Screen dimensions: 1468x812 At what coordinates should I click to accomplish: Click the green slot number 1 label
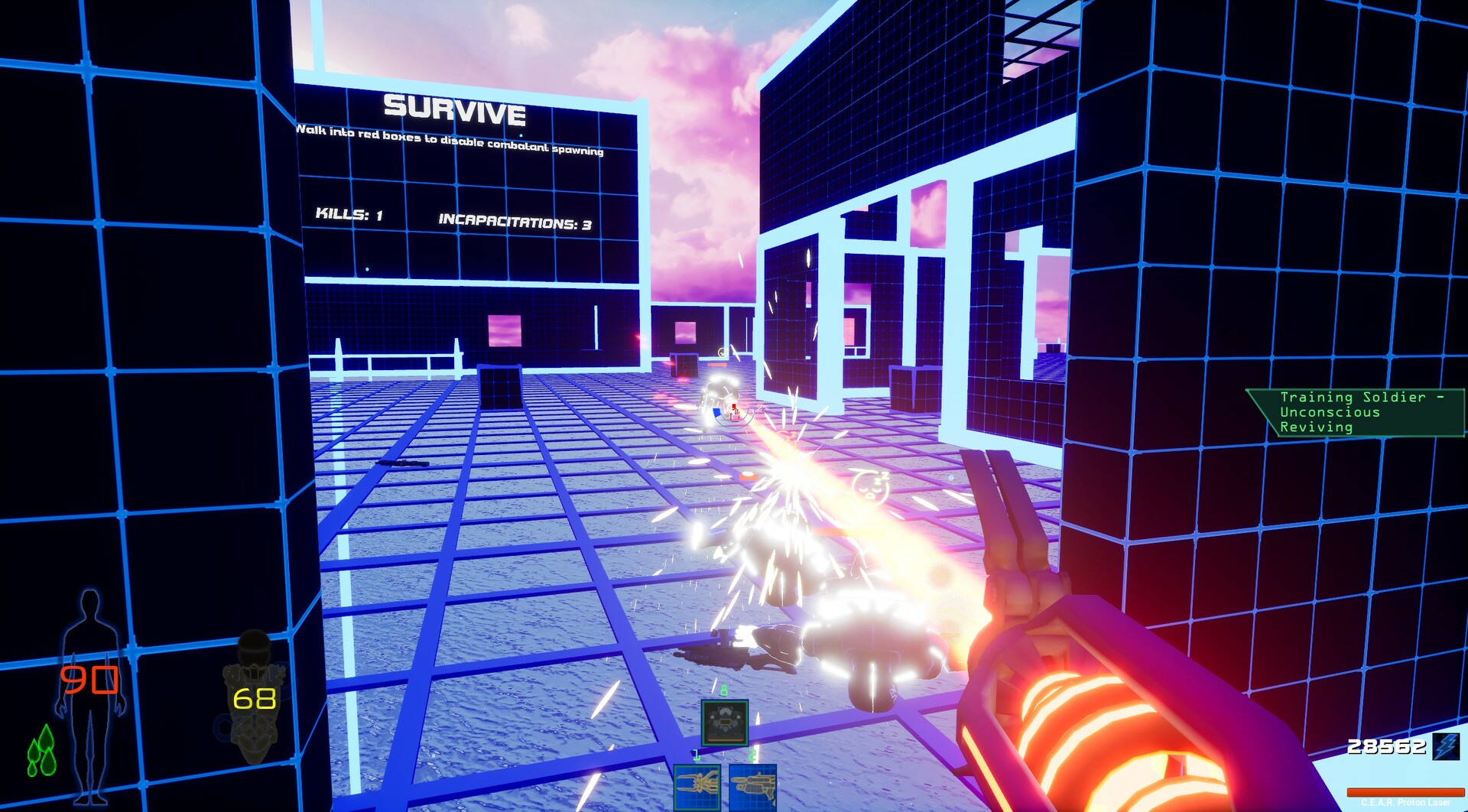pyautogui.click(x=697, y=755)
